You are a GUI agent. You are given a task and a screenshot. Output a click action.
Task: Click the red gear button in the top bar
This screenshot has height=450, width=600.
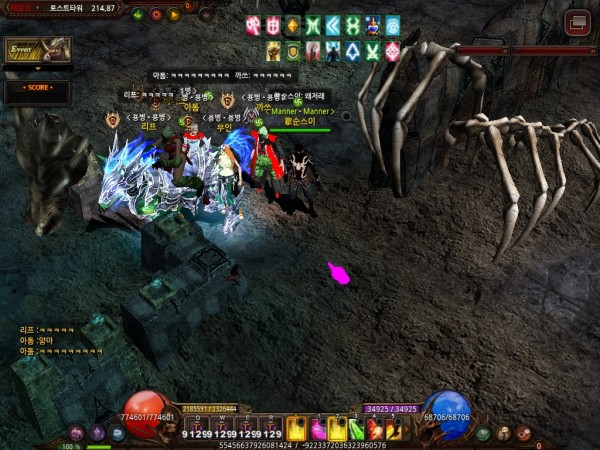[156, 15]
